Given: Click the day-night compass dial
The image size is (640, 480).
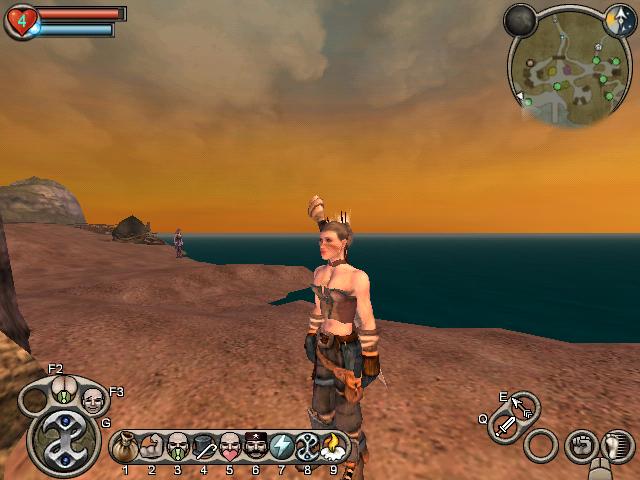Looking at the screenshot, I should pos(618,17).
